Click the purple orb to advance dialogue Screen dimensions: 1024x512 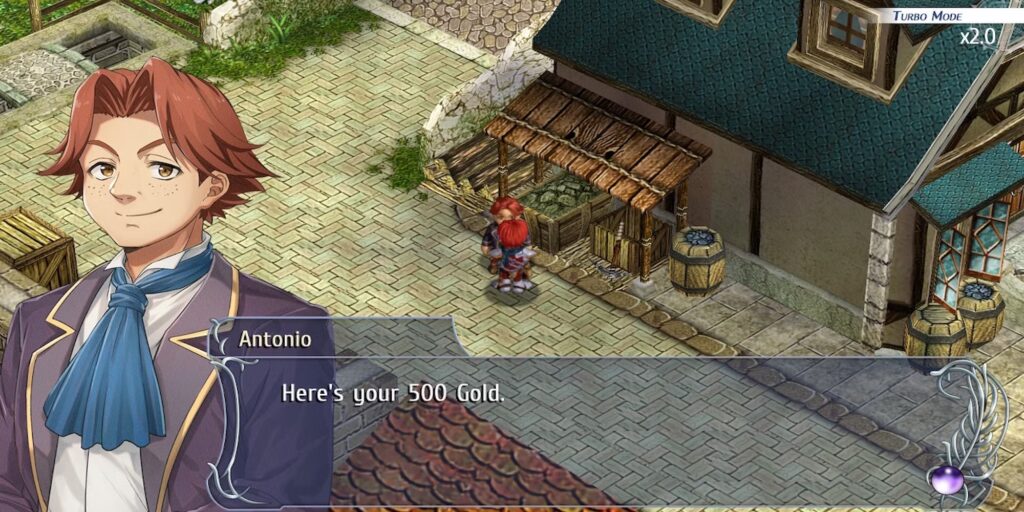point(946,479)
